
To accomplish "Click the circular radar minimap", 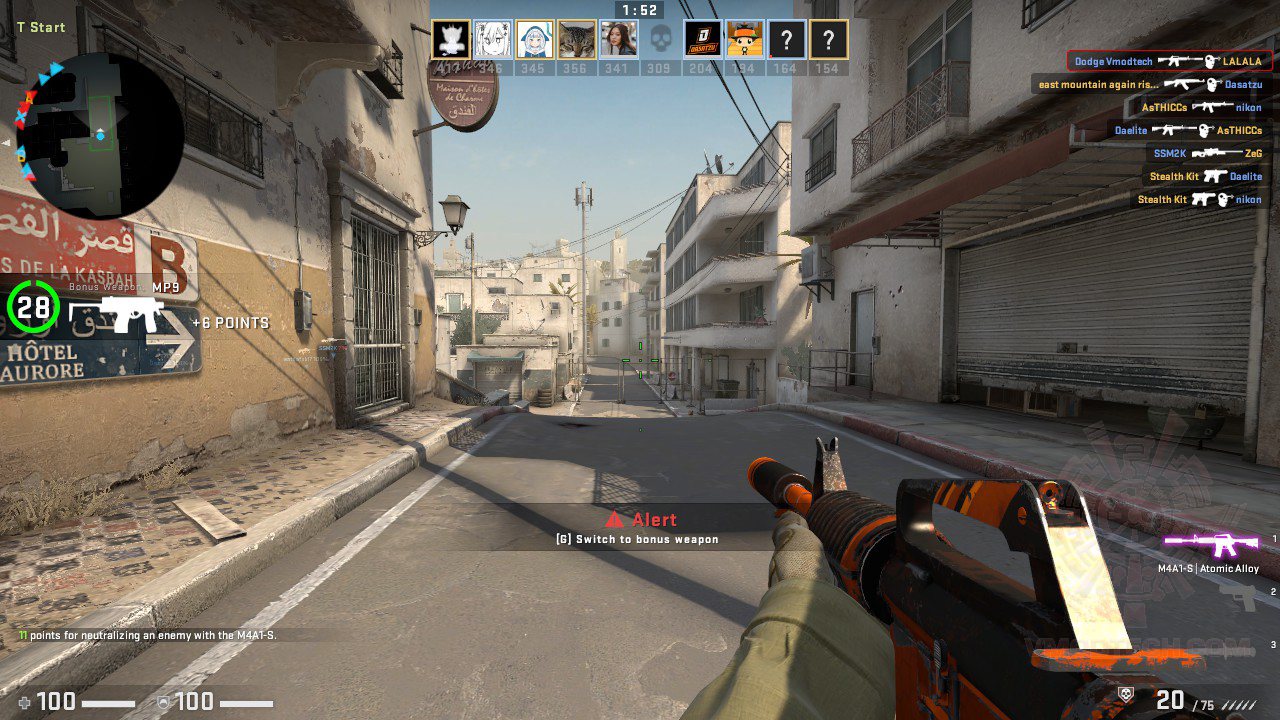I will (102, 135).
